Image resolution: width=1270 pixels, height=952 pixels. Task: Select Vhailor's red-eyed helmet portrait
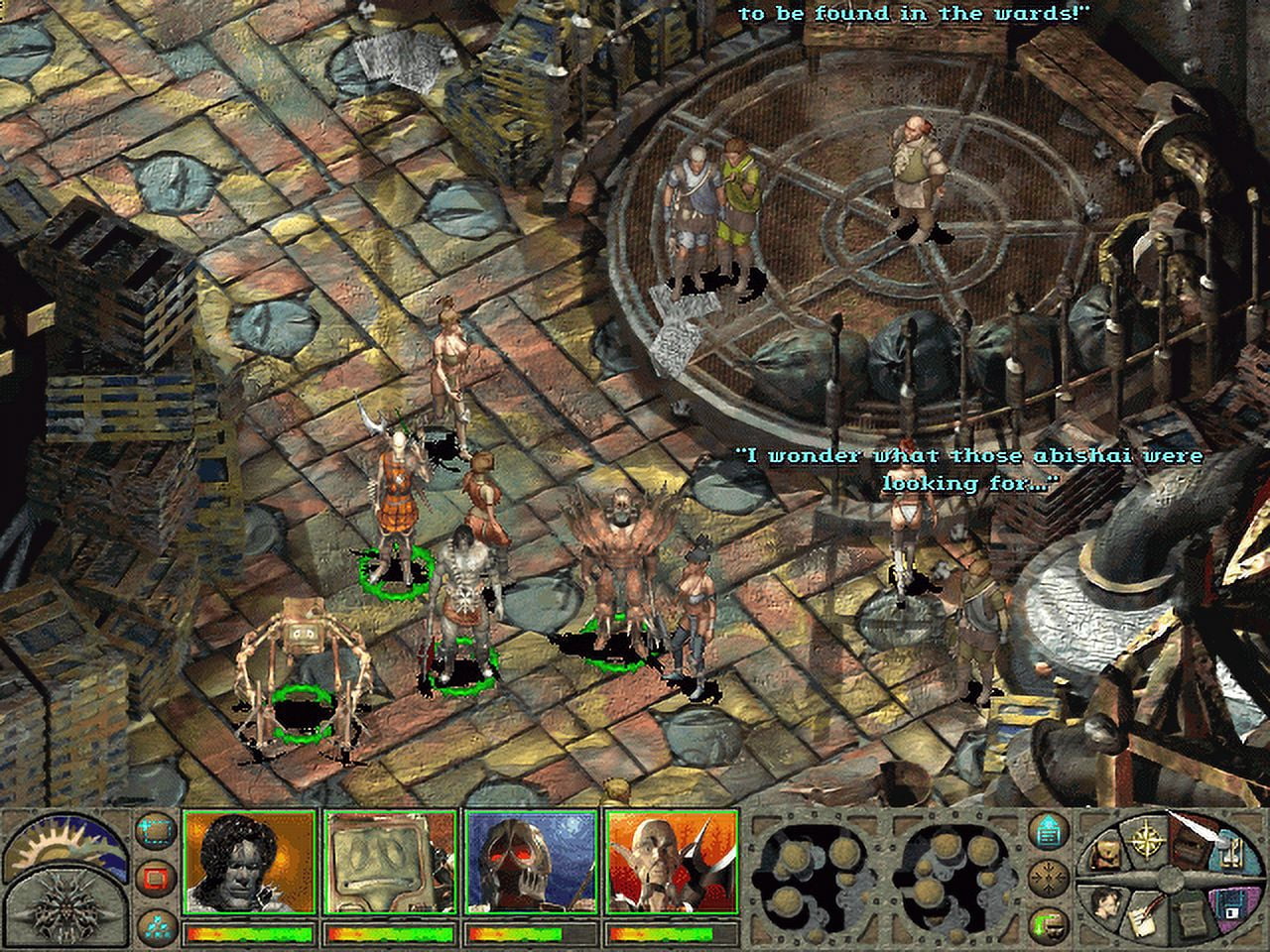click(x=533, y=865)
